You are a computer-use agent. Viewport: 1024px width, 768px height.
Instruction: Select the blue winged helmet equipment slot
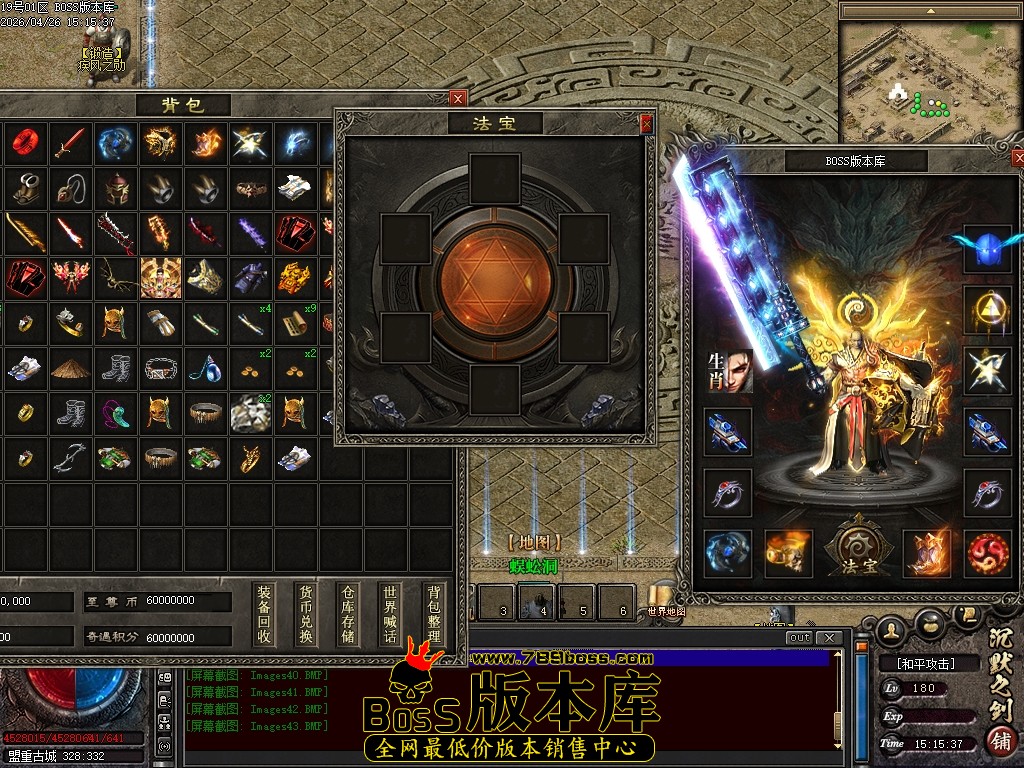[987, 249]
